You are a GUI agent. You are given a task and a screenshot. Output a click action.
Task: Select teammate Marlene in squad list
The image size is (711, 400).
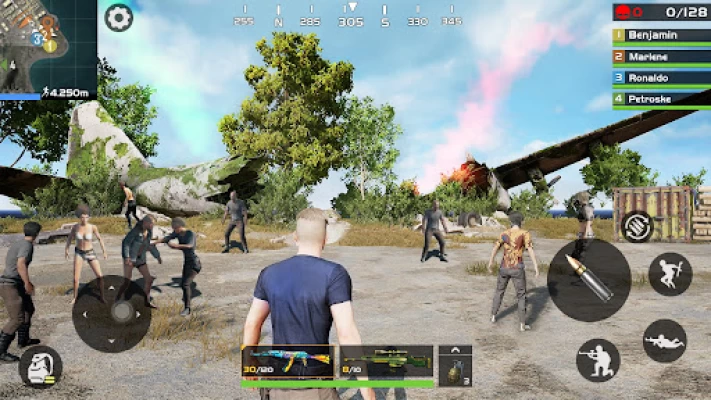tap(660, 56)
